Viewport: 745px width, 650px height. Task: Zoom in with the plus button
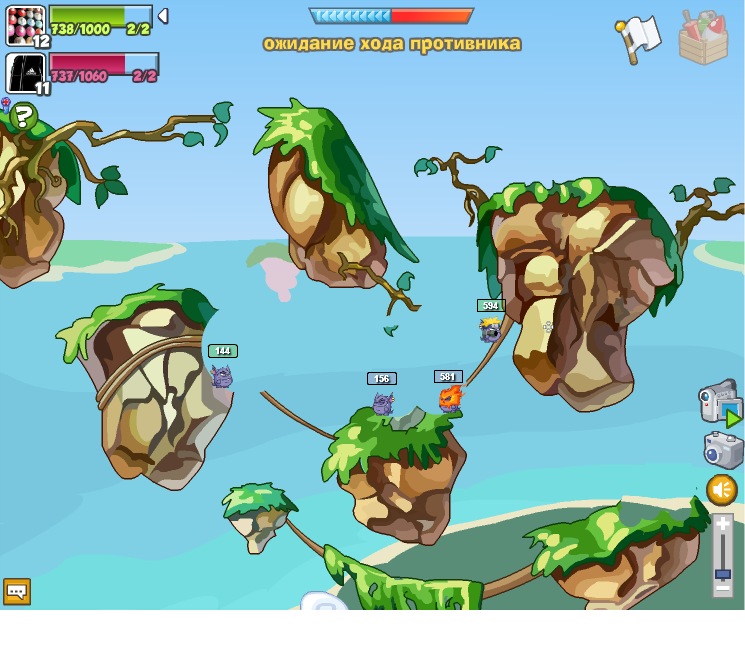click(722, 523)
